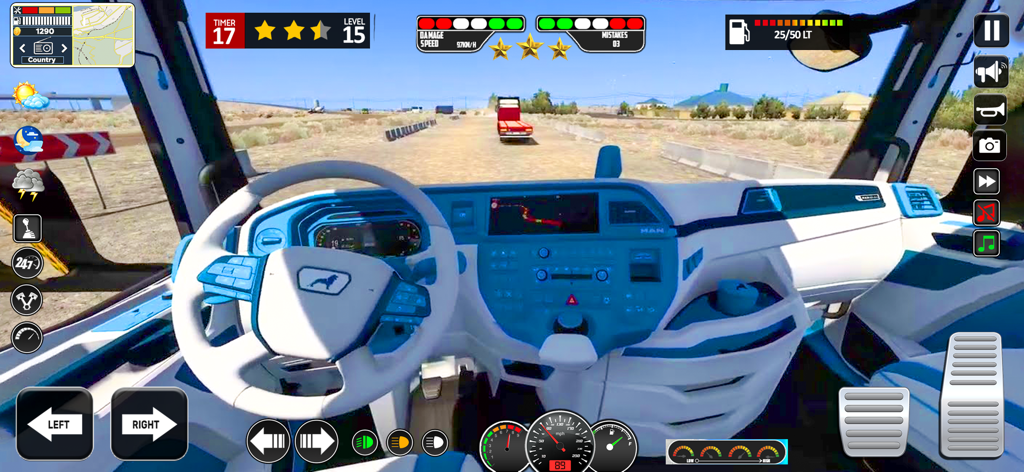The image size is (1024, 472).
Task: Steer with the large LEFT button
Action: (x=54, y=424)
